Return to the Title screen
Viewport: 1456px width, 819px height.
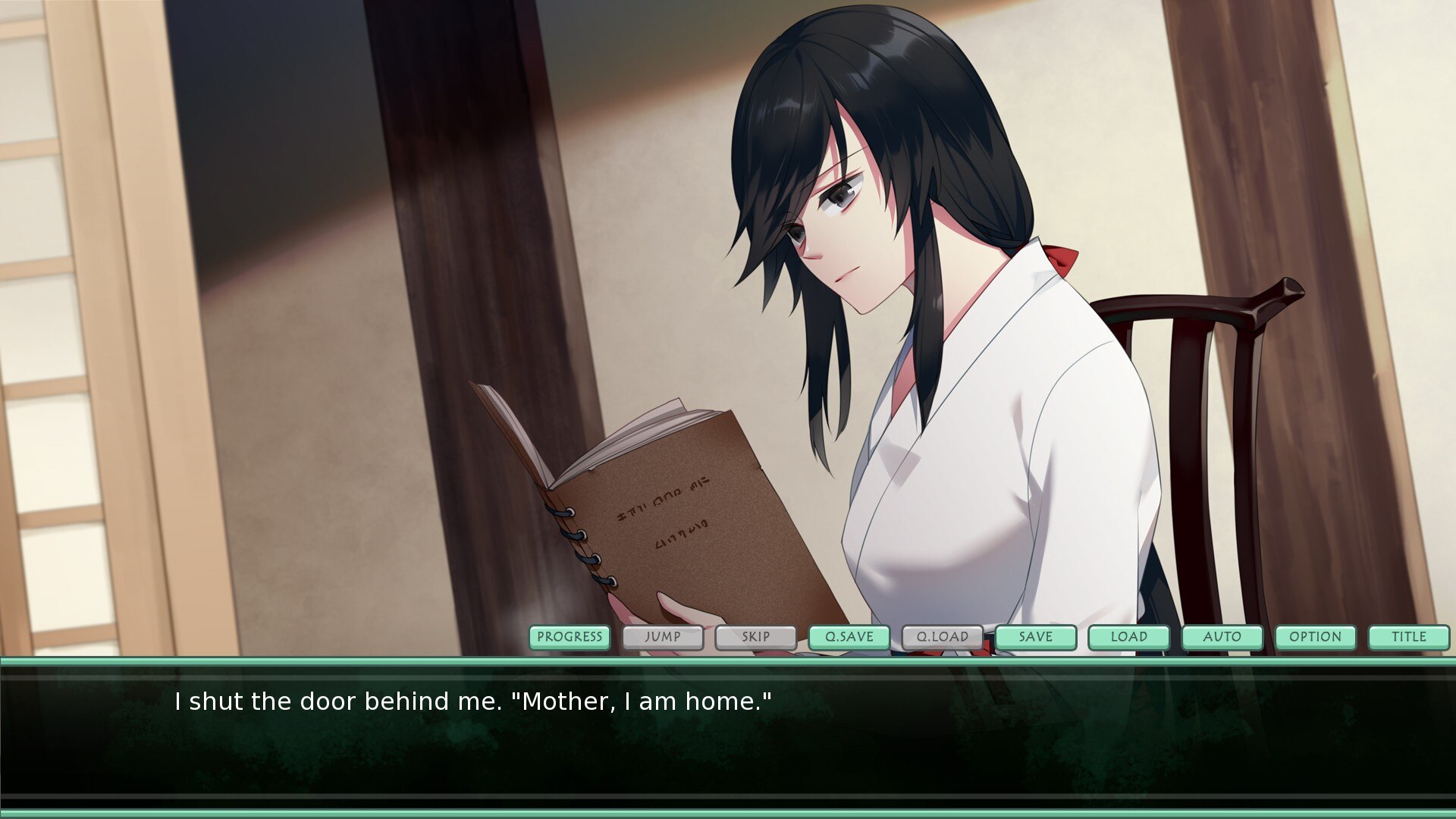tap(1409, 637)
